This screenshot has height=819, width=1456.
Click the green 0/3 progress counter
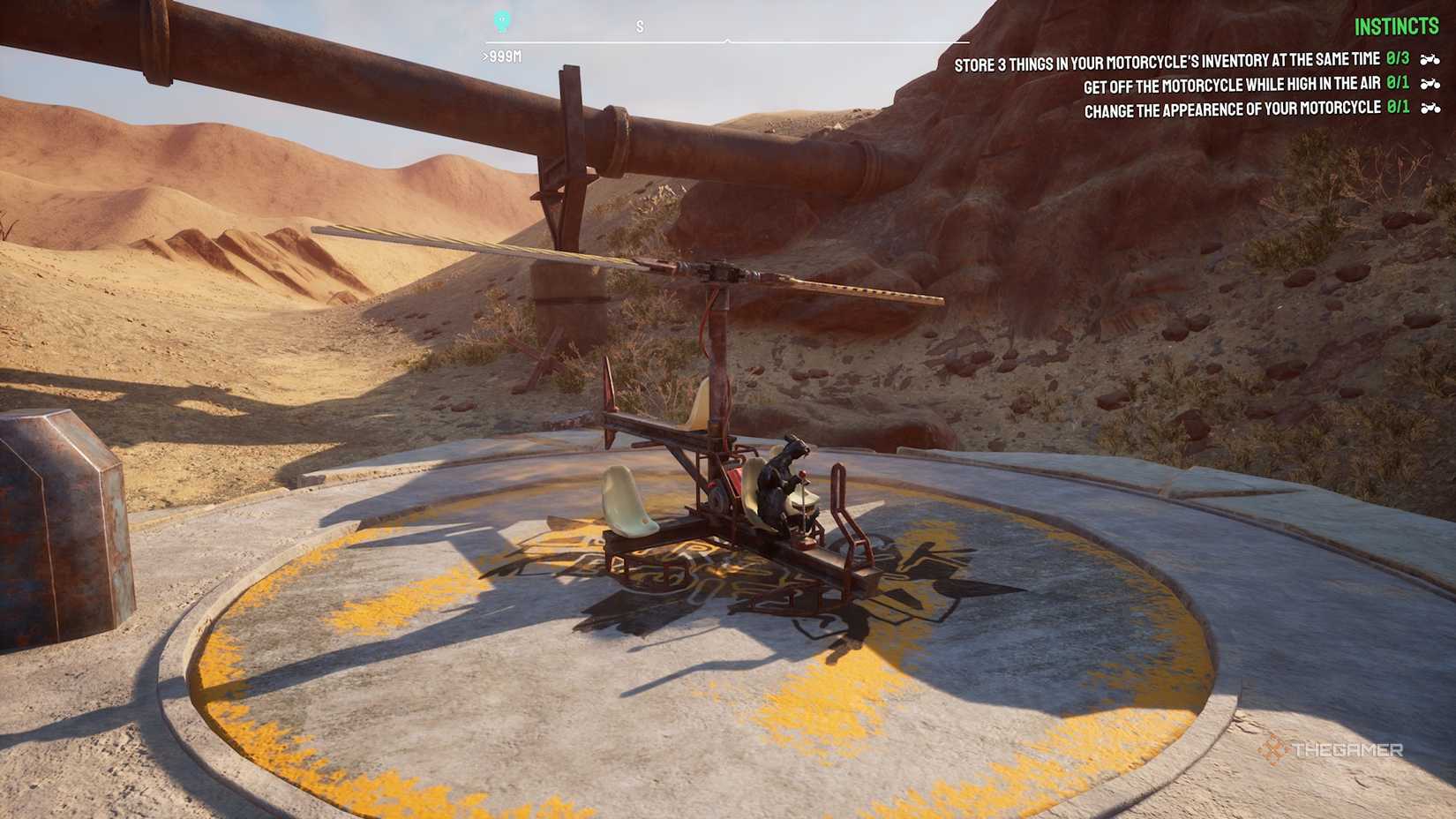(1399, 57)
